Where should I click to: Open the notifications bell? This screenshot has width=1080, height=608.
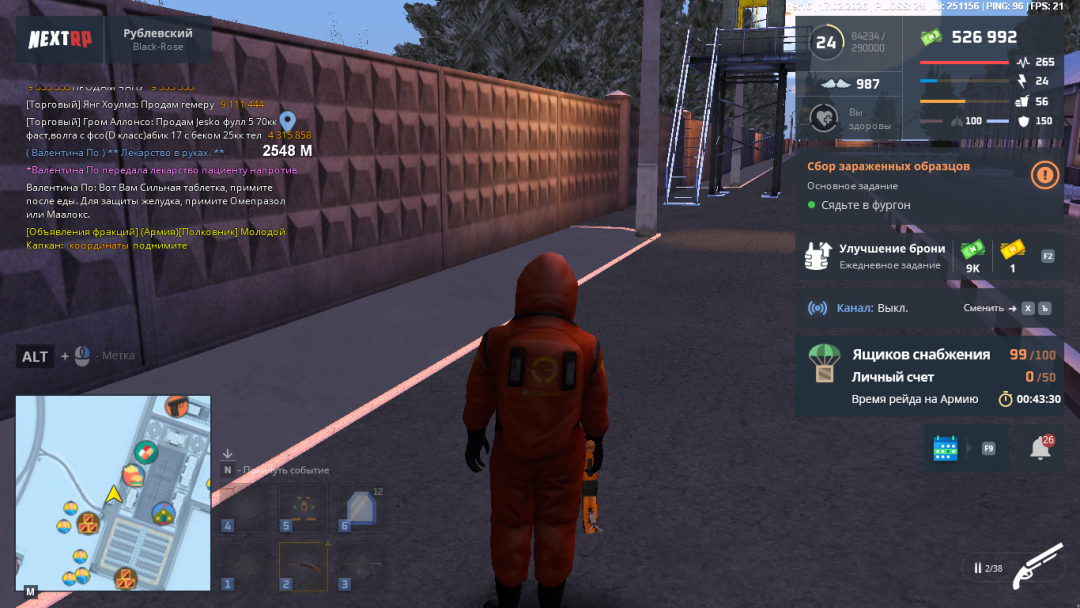tap(1040, 449)
